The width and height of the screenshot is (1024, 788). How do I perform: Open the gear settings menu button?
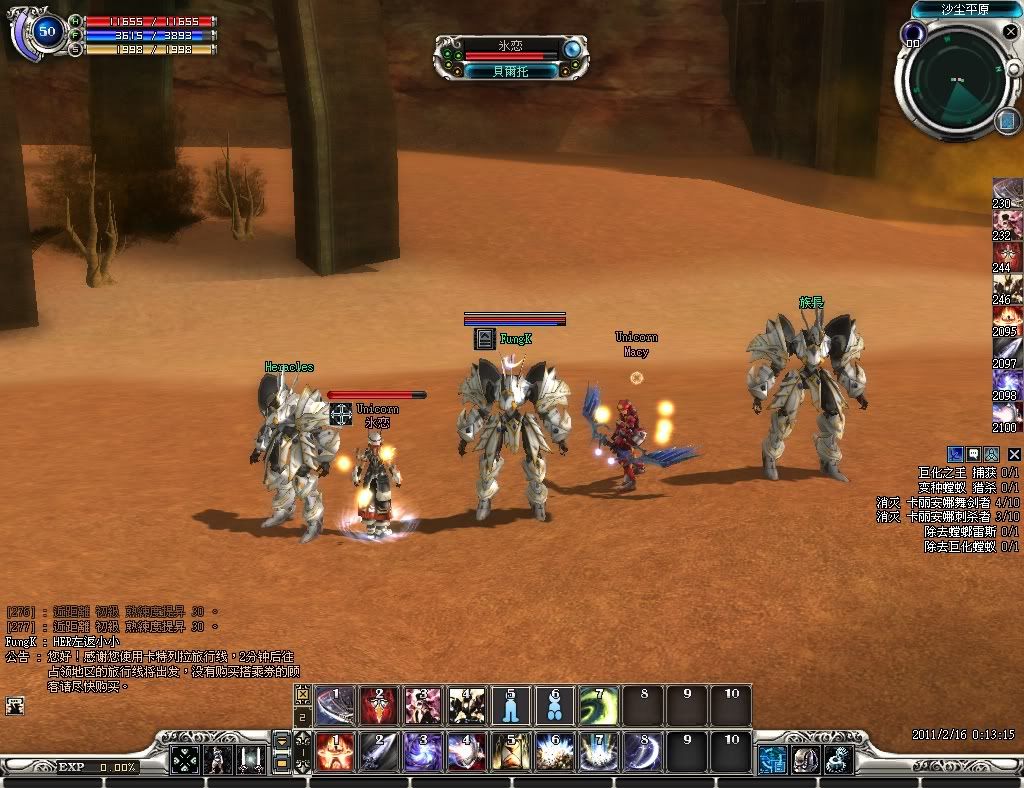tap(838, 760)
